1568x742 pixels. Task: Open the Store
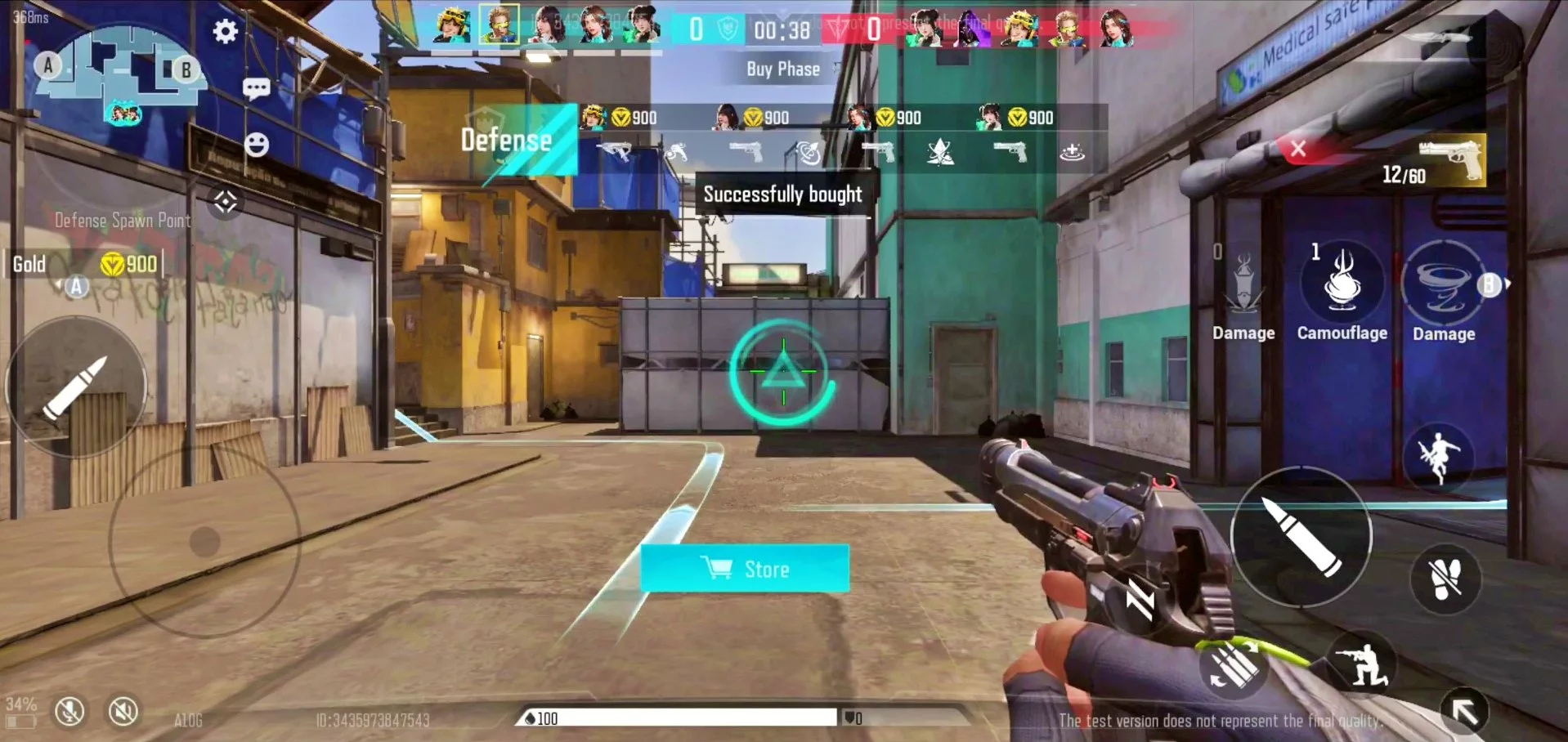click(745, 567)
